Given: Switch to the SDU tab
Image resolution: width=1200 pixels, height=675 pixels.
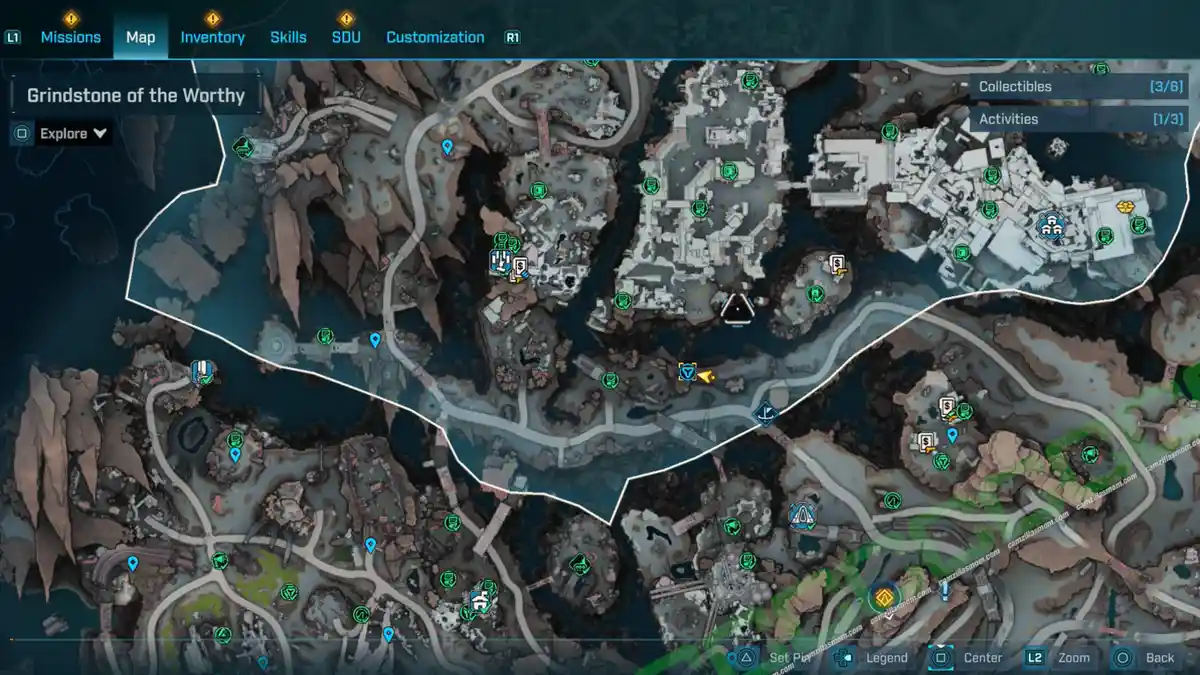Looking at the screenshot, I should click(x=346, y=37).
